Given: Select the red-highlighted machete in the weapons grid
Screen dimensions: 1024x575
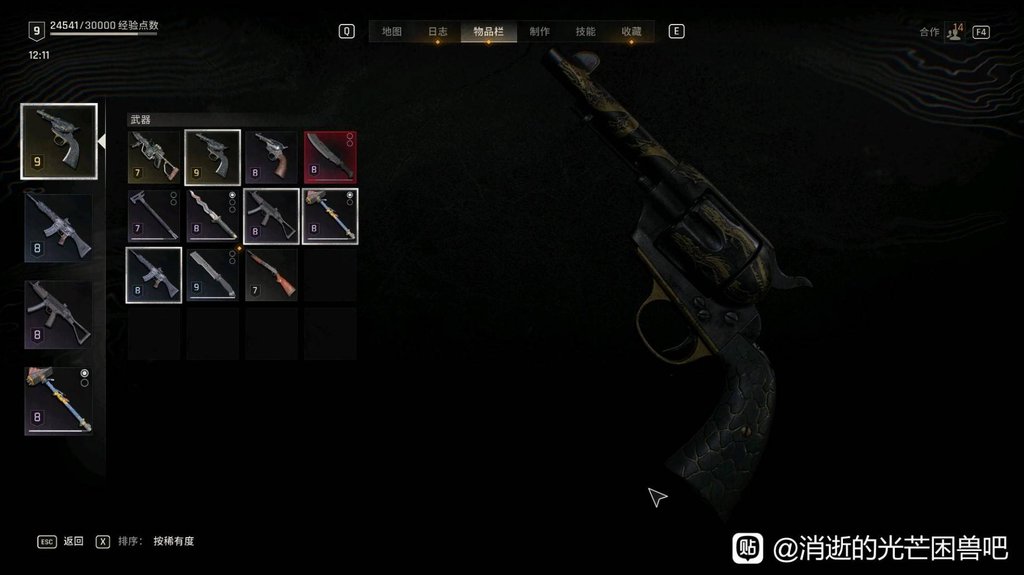Looking at the screenshot, I should pos(330,157).
